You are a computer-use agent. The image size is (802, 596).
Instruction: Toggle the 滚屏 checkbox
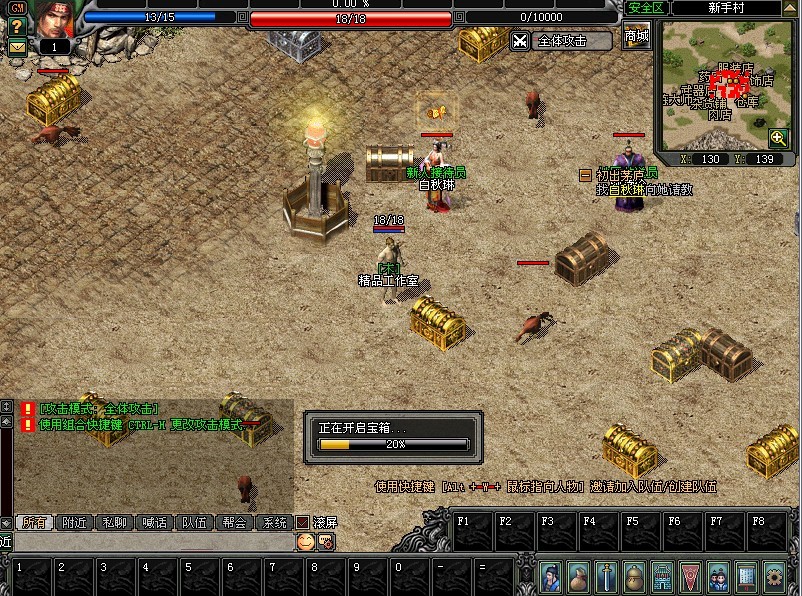[302, 522]
